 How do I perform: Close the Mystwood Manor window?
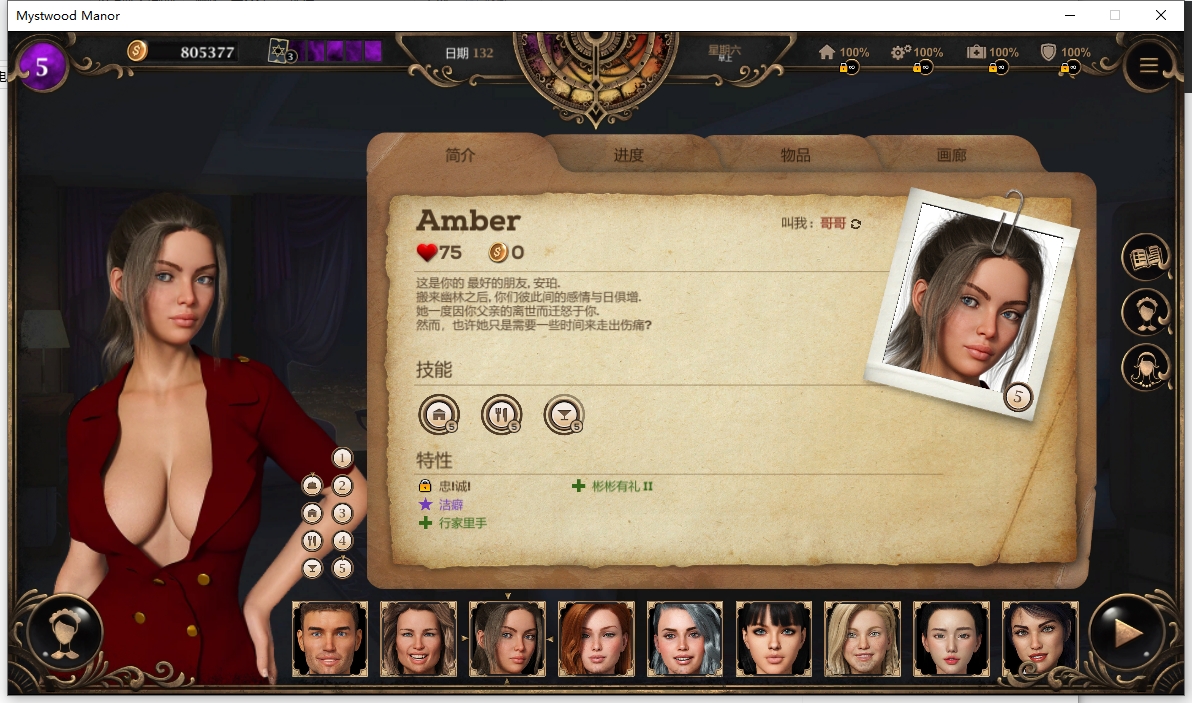coord(1161,15)
